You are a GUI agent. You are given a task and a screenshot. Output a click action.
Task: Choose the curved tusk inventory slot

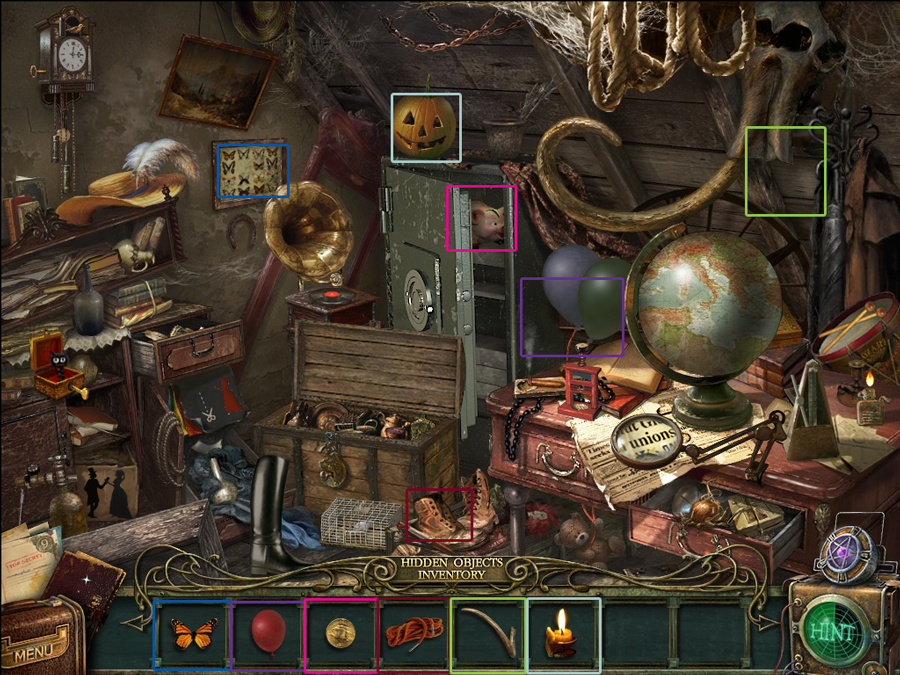pos(488,634)
